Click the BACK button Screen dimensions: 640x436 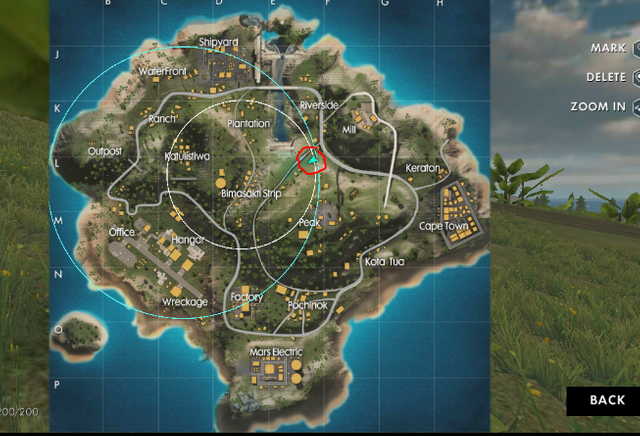(606, 400)
